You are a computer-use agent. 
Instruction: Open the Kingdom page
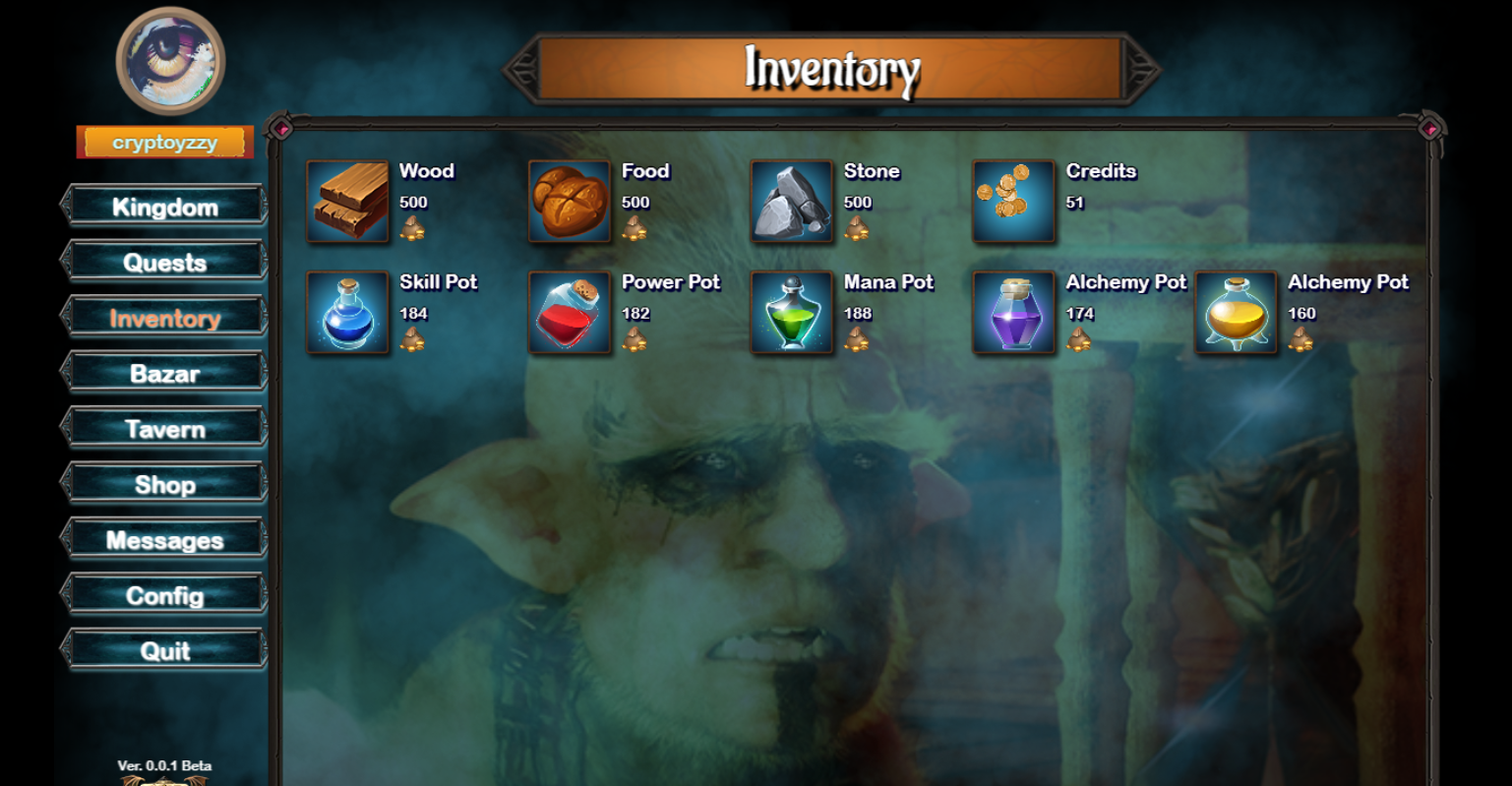tap(165, 207)
